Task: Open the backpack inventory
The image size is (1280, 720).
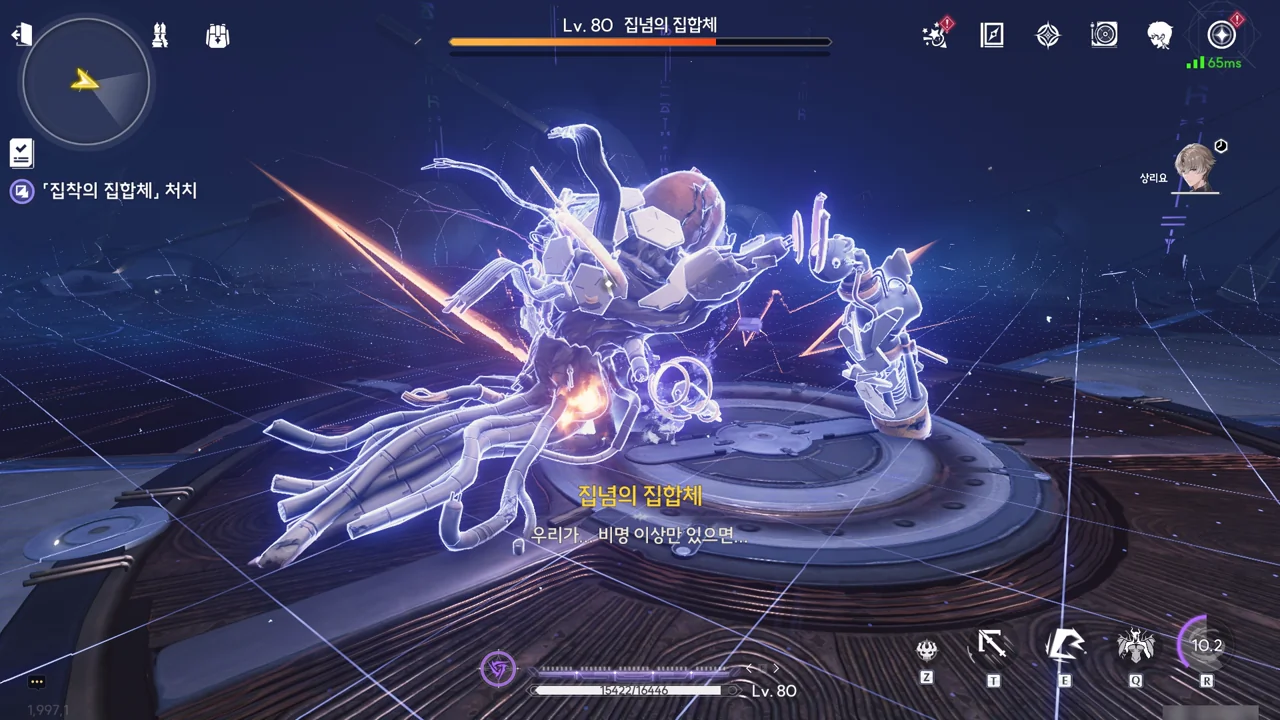Action: pos(218,36)
